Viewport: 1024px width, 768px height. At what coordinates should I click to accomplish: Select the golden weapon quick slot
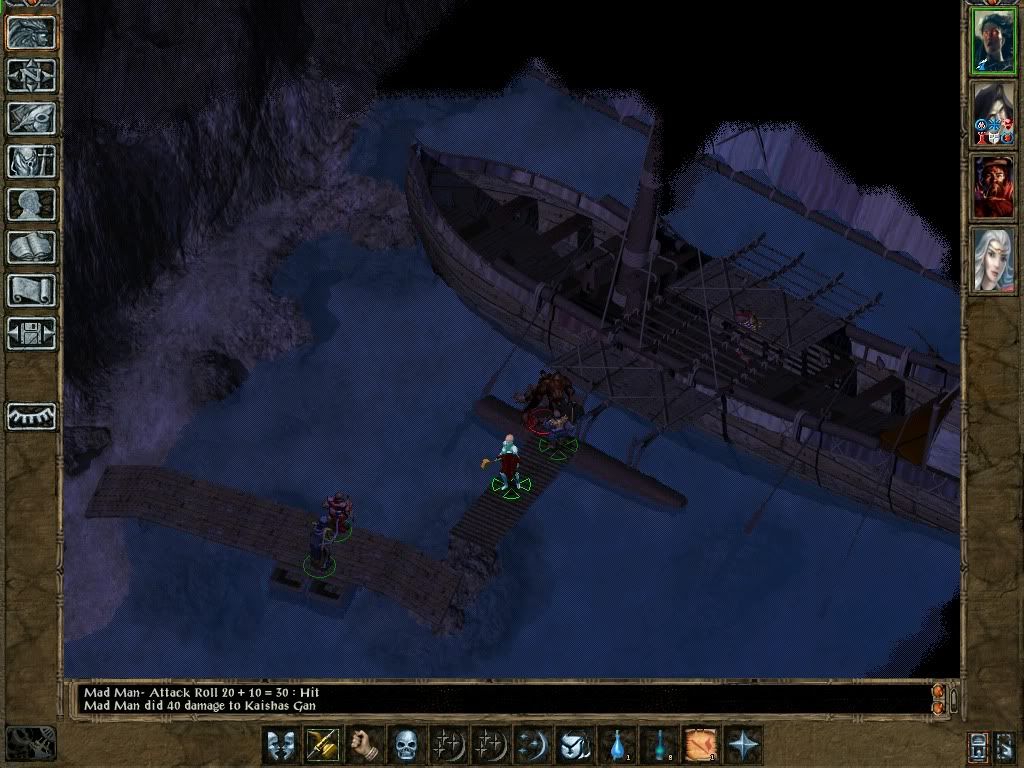[322, 745]
